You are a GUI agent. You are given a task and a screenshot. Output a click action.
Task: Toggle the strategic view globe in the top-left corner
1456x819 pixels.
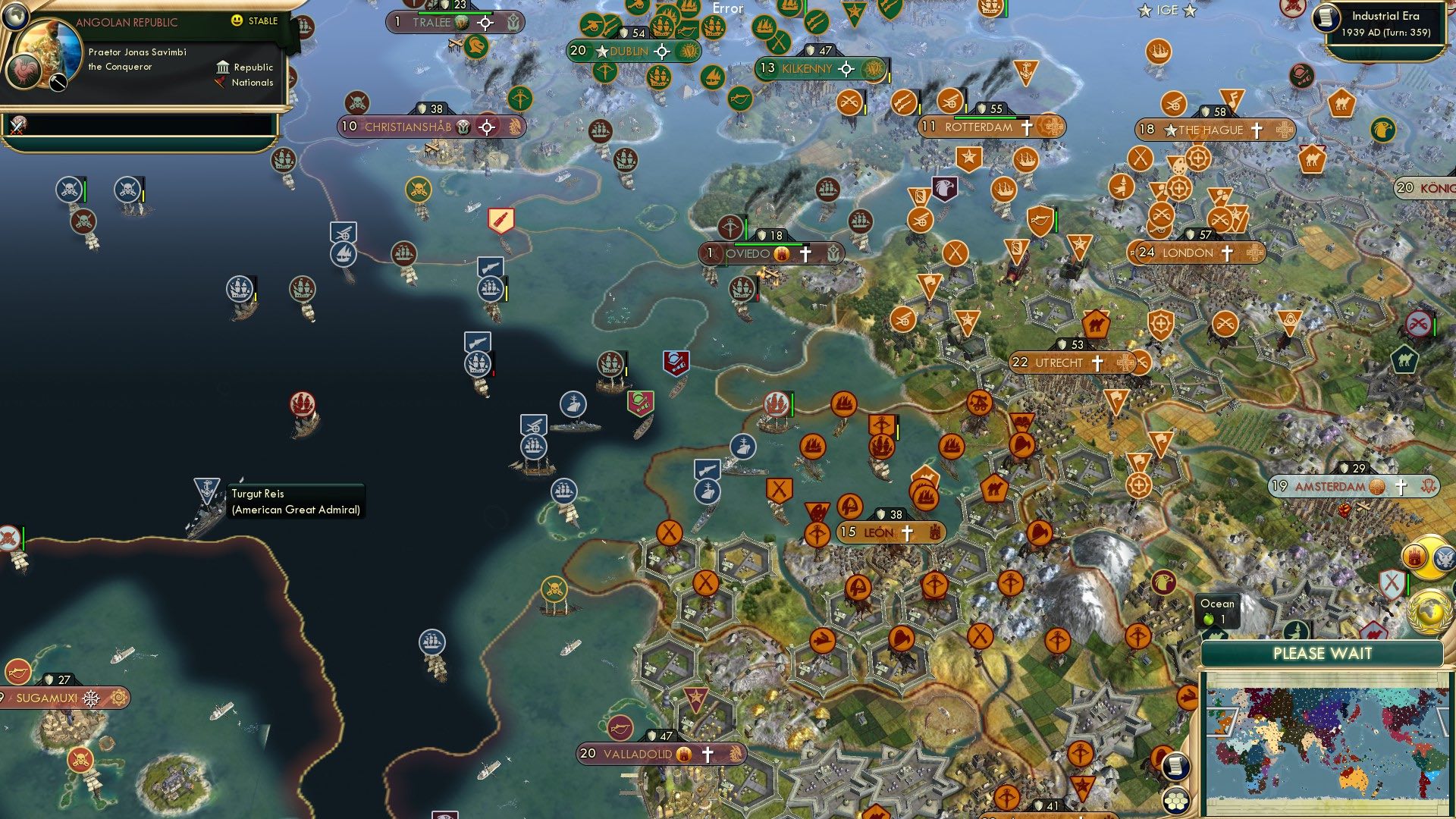(17, 15)
